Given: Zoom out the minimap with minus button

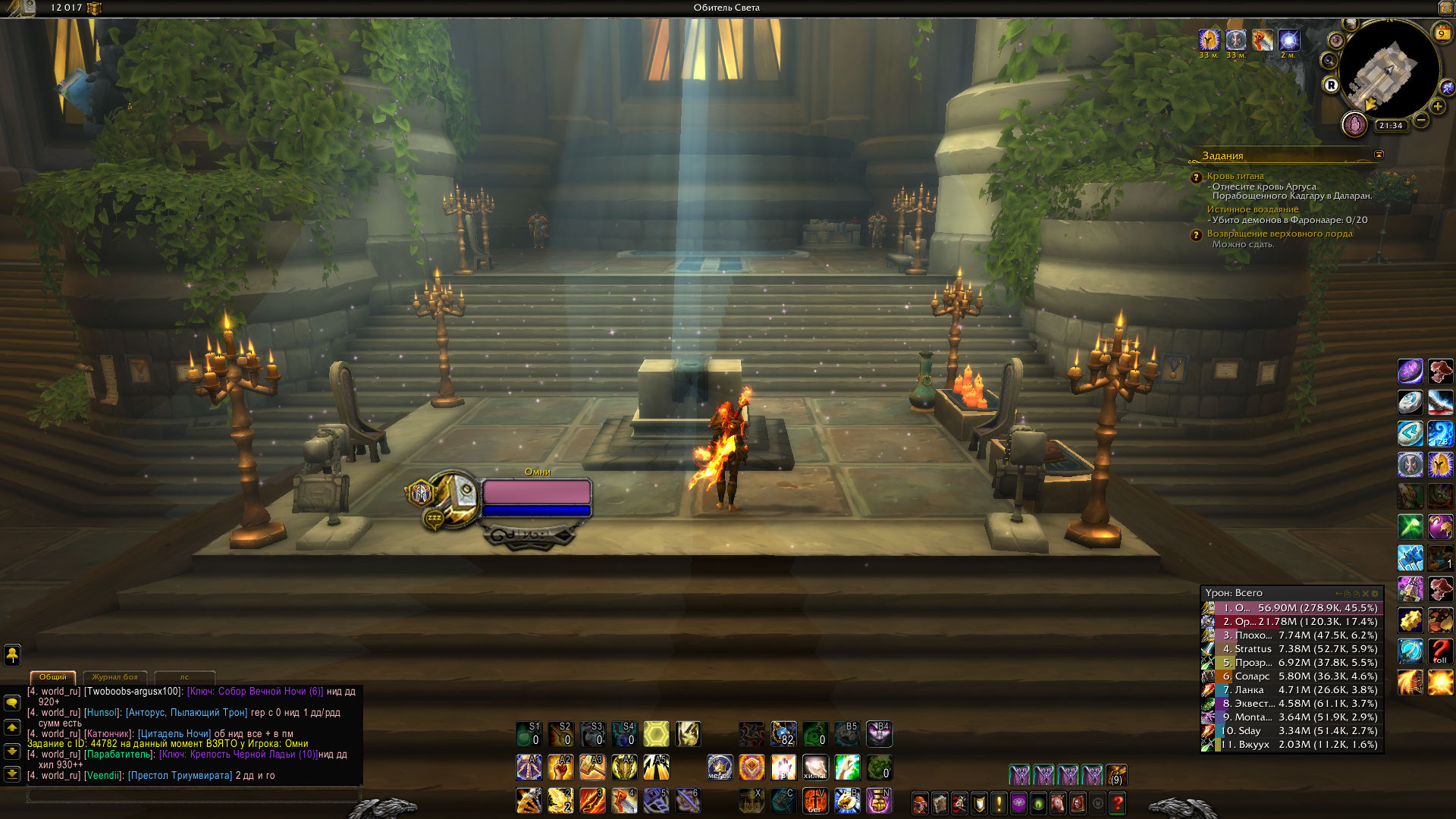Looking at the screenshot, I should click(x=1421, y=120).
